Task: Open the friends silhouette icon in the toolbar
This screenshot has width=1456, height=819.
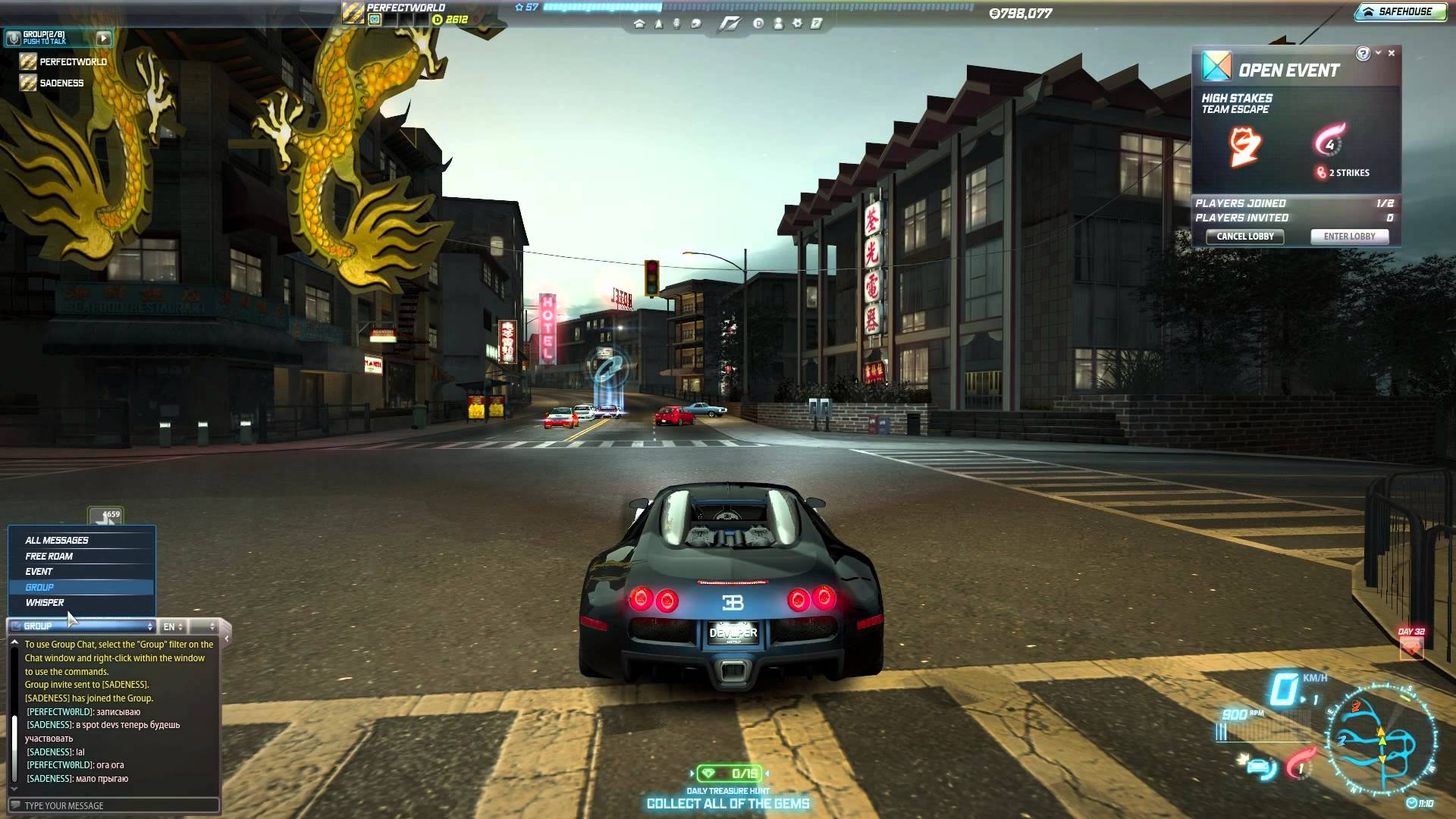Action: point(778,24)
